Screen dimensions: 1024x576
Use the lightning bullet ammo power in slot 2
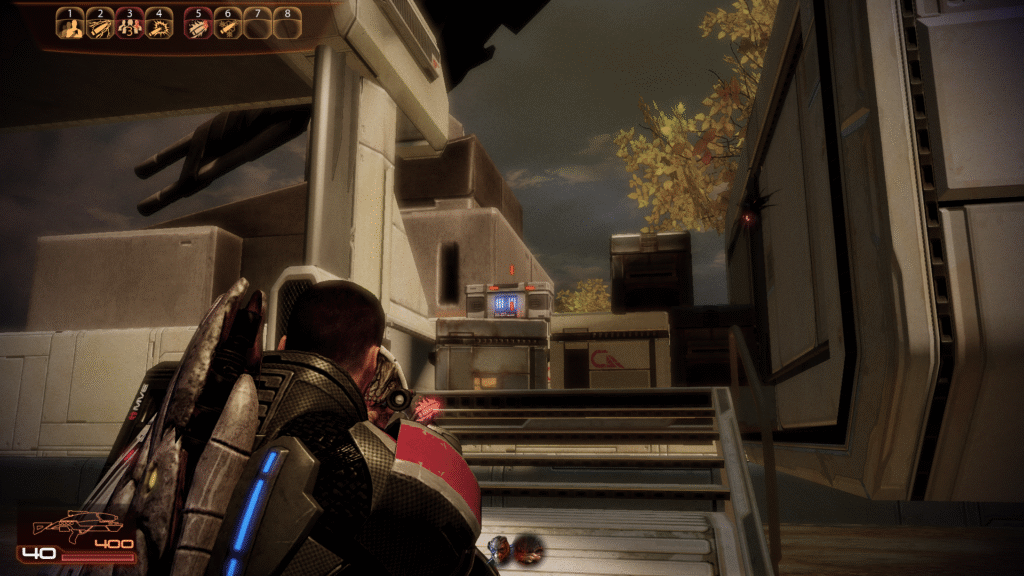[100, 26]
